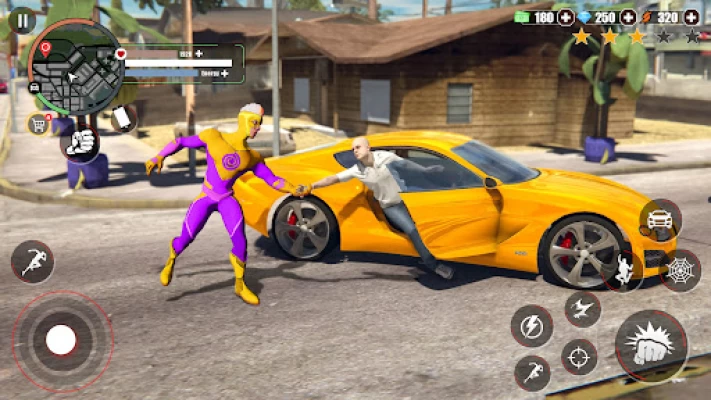711x400 pixels.
Task: Add more blue diamonds with plus button
Action: point(628,17)
